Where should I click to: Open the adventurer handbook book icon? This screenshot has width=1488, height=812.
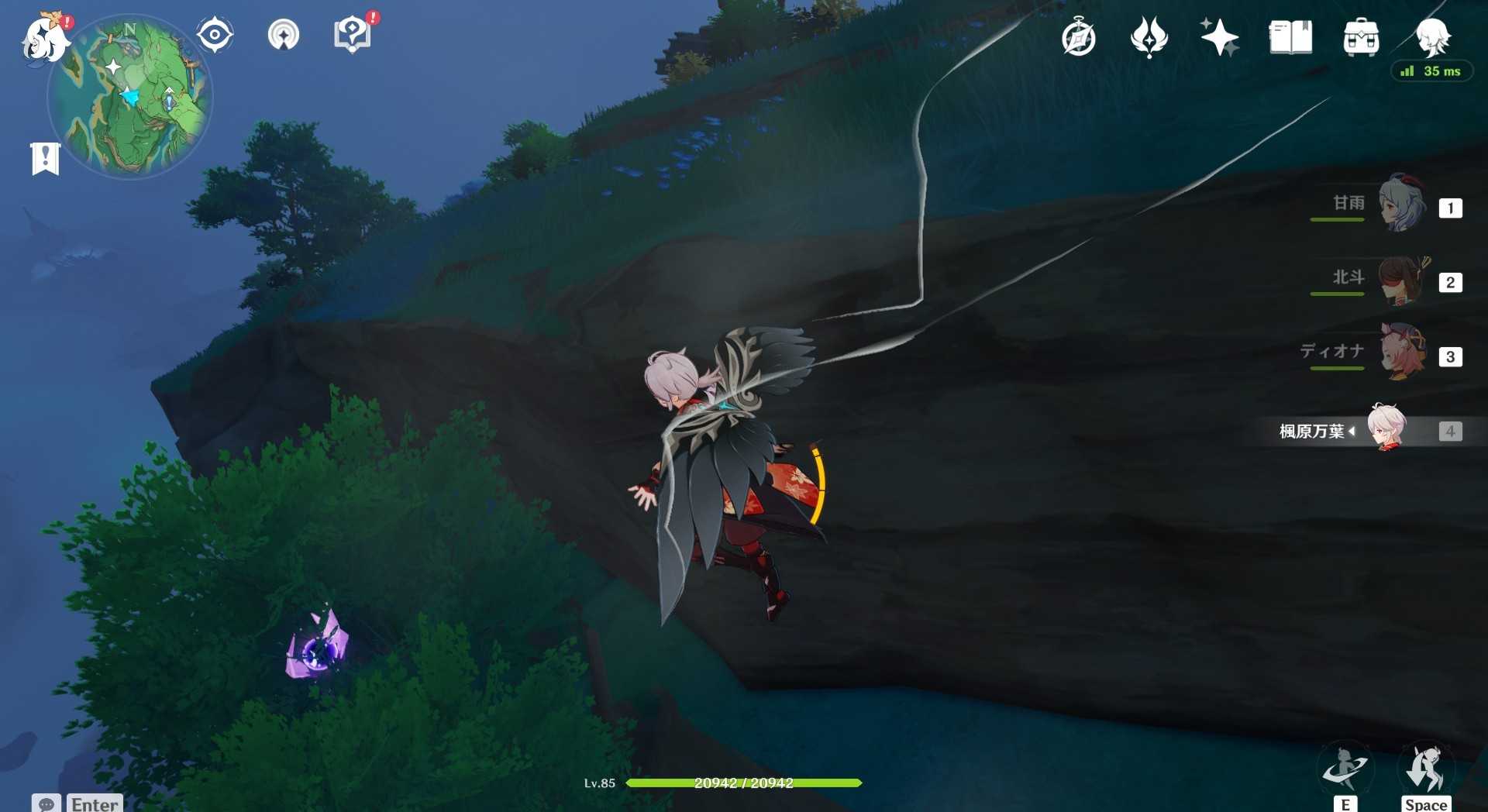pos(1290,37)
